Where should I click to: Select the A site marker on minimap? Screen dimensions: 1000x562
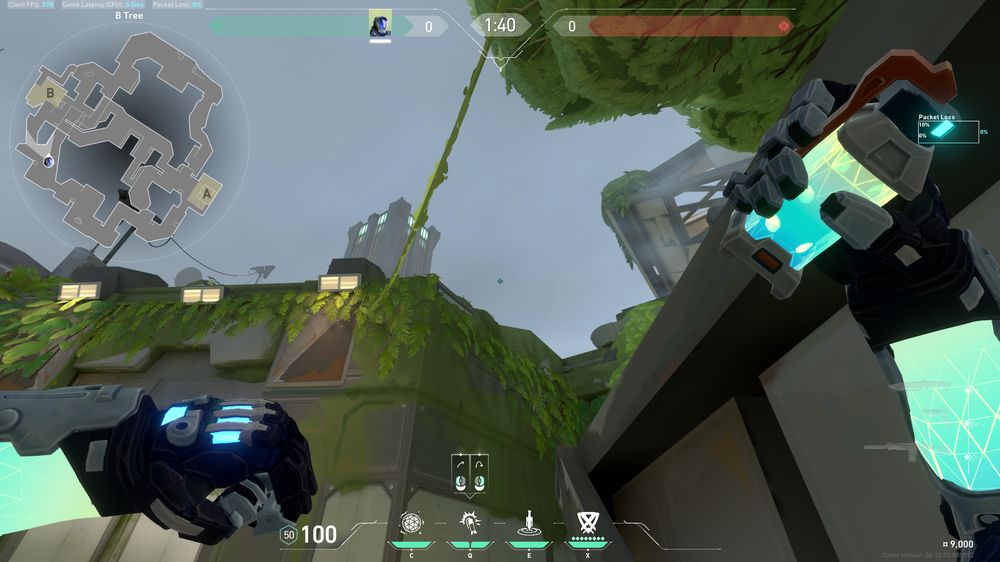coord(205,192)
